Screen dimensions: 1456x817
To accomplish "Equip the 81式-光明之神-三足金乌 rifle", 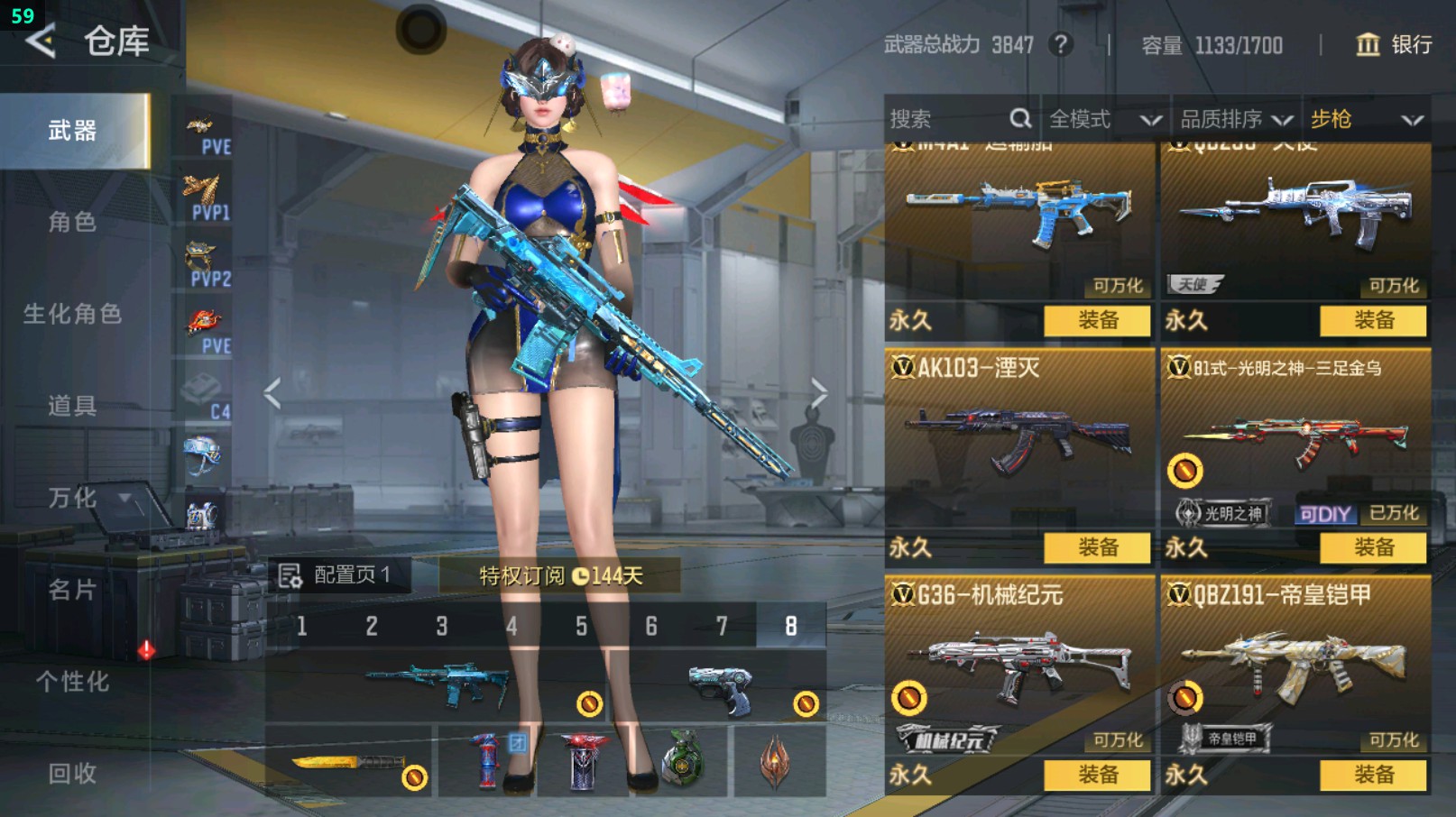I will 1373,547.
